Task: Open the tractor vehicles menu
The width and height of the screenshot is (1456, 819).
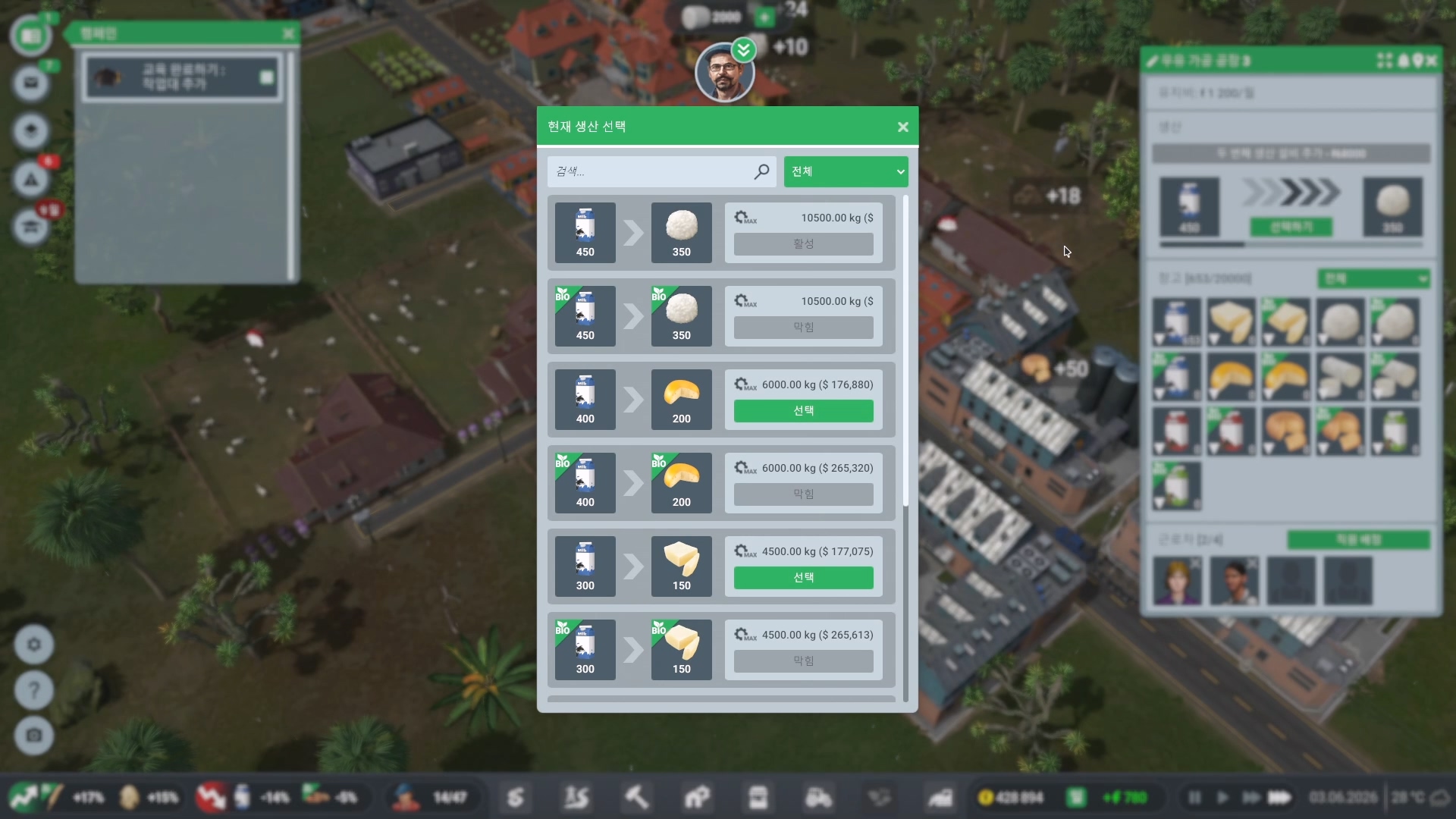Action: pyautogui.click(x=818, y=798)
